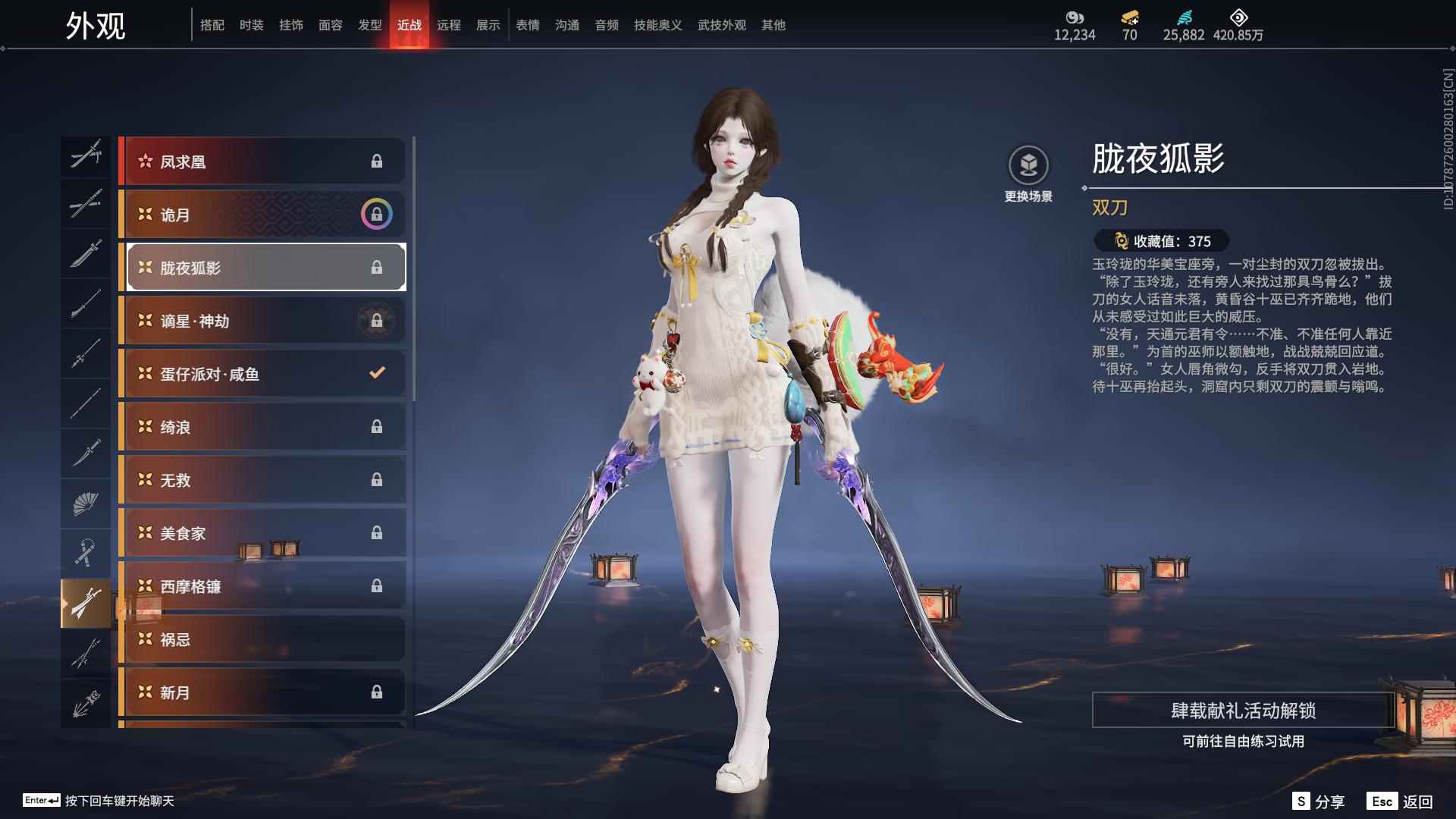
Task: Open the 远程 tab
Action: pos(450,24)
